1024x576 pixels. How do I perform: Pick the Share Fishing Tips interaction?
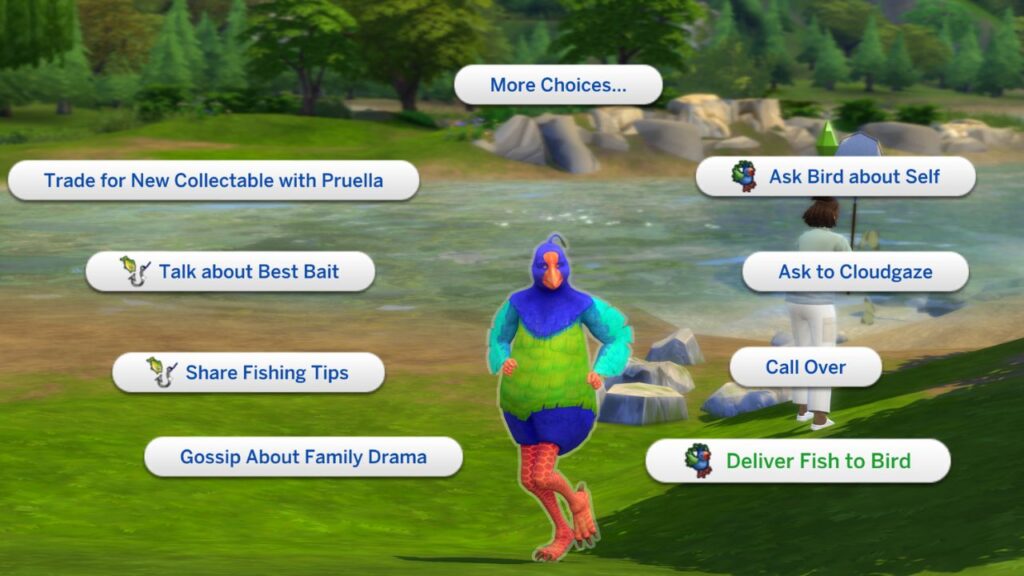tap(248, 373)
